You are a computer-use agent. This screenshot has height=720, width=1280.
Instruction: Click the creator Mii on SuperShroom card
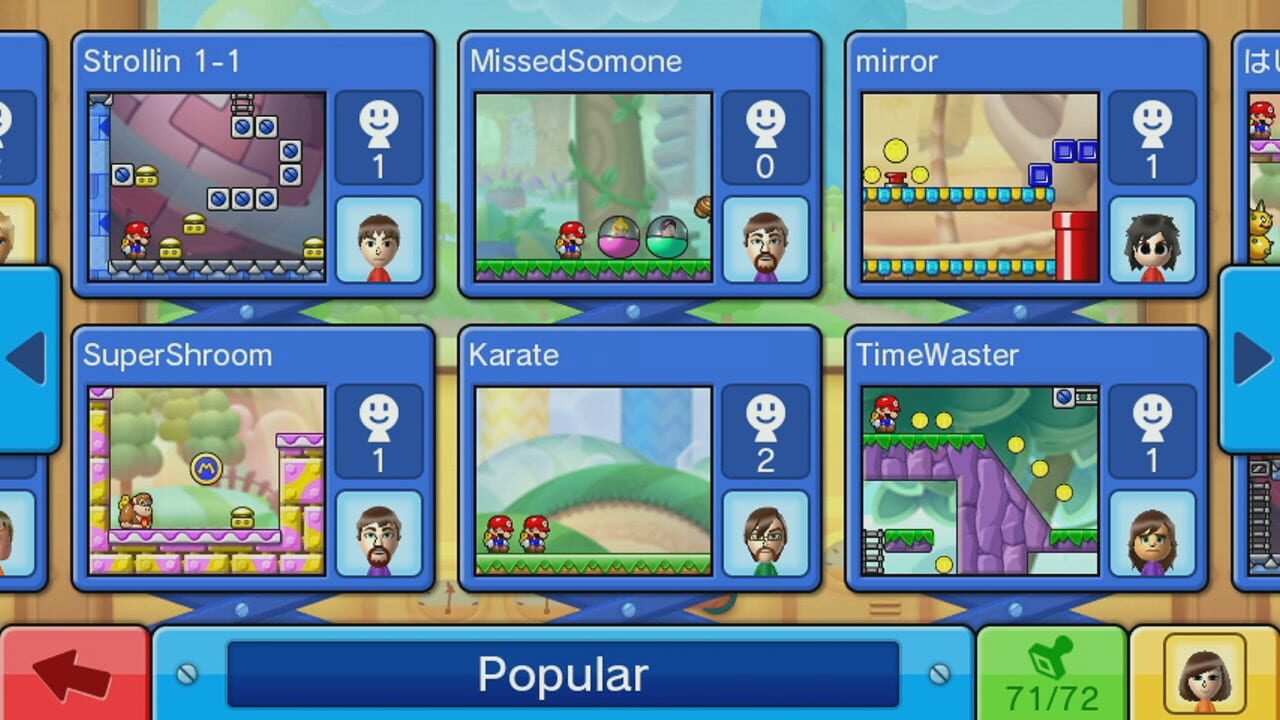tap(378, 531)
